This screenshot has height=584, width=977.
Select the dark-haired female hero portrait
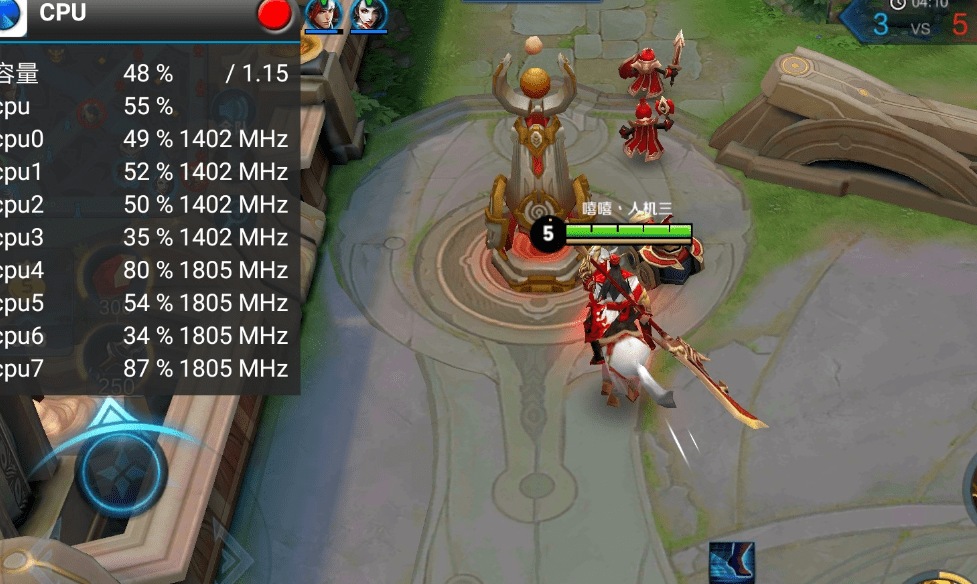(x=367, y=14)
